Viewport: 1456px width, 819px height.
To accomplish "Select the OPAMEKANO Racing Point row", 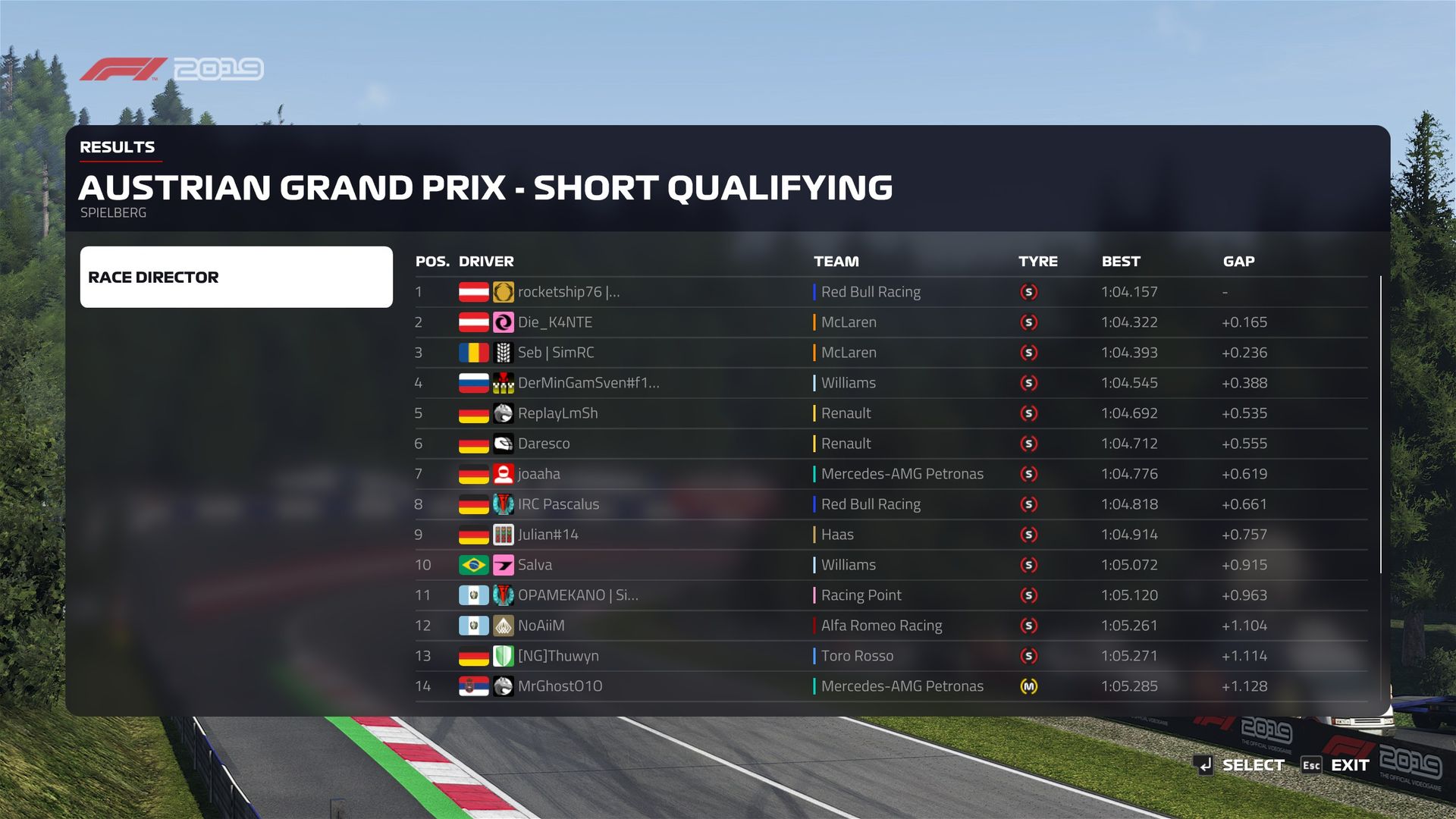I will pyautogui.click(x=578, y=595).
